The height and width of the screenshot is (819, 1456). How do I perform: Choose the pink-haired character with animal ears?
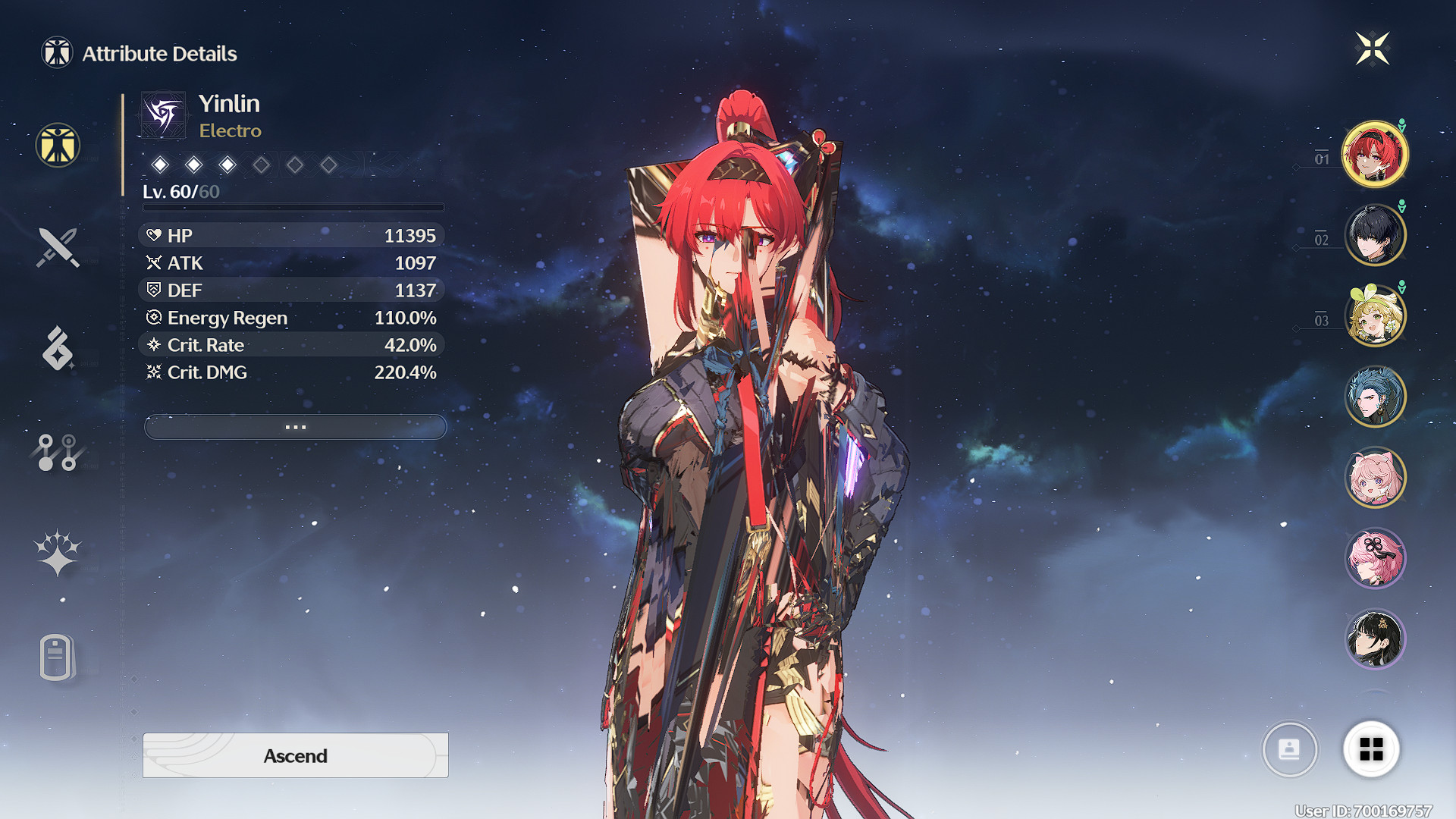(x=1375, y=477)
